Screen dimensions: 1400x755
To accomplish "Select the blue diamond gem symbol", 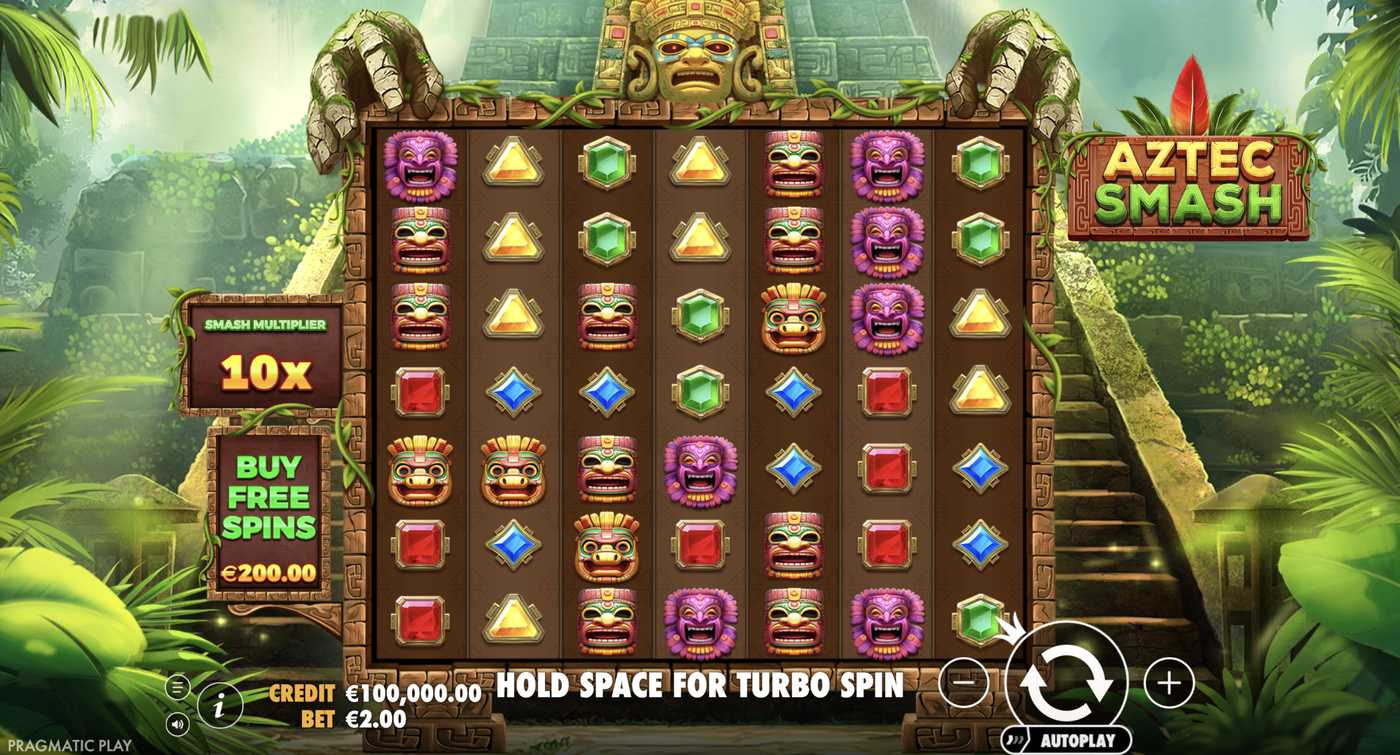I will click(x=513, y=390).
